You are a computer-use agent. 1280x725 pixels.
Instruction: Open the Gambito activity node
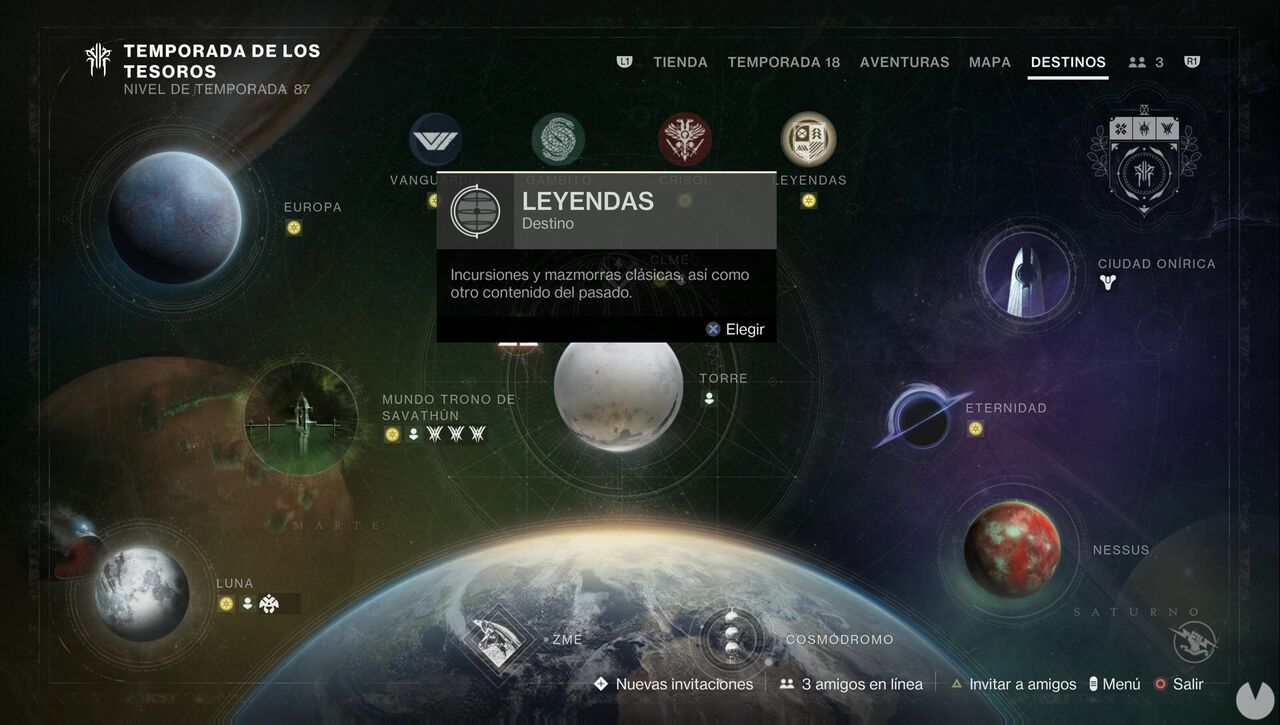557,138
